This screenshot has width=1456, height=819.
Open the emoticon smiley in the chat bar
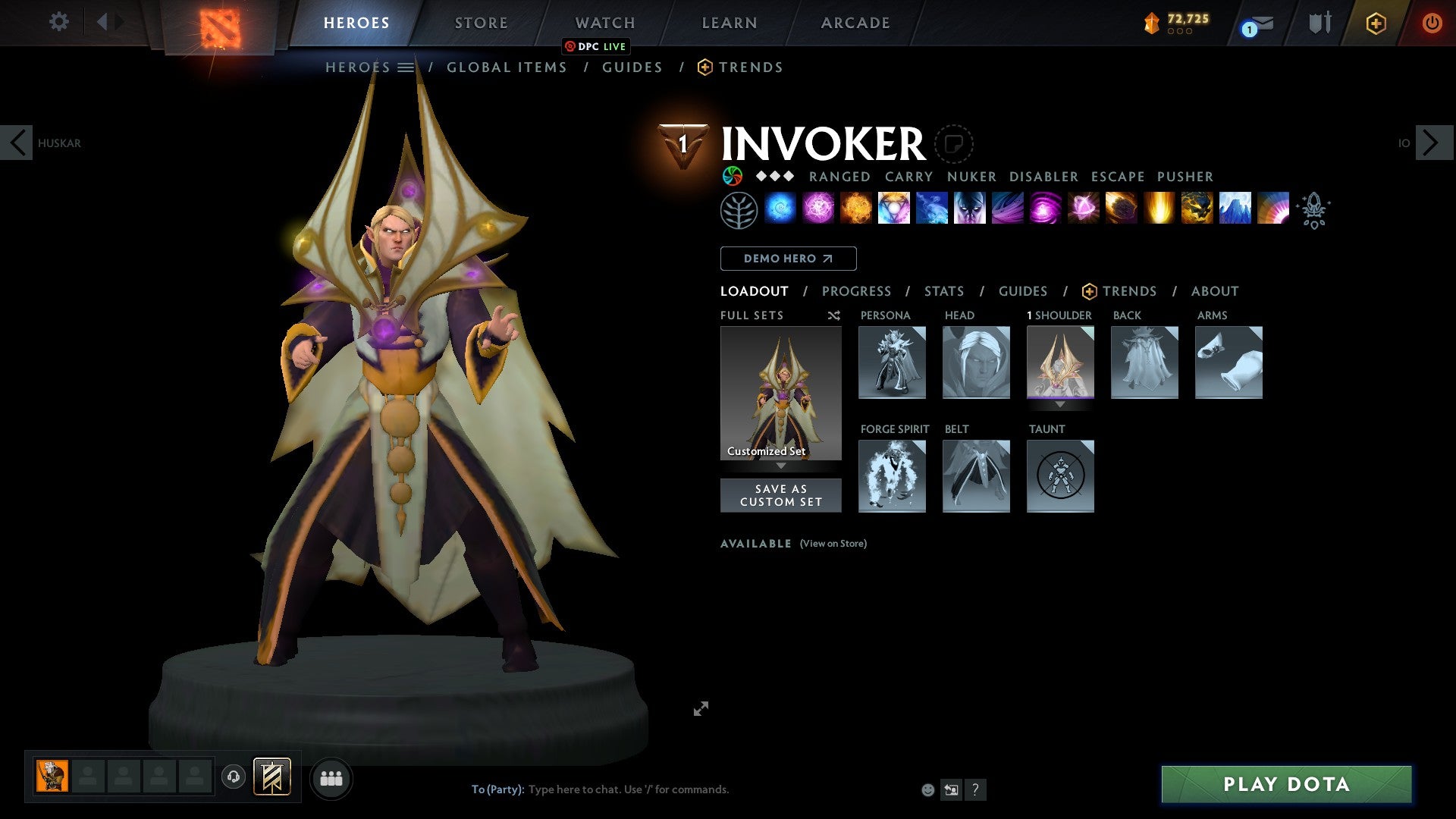pos(927,789)
